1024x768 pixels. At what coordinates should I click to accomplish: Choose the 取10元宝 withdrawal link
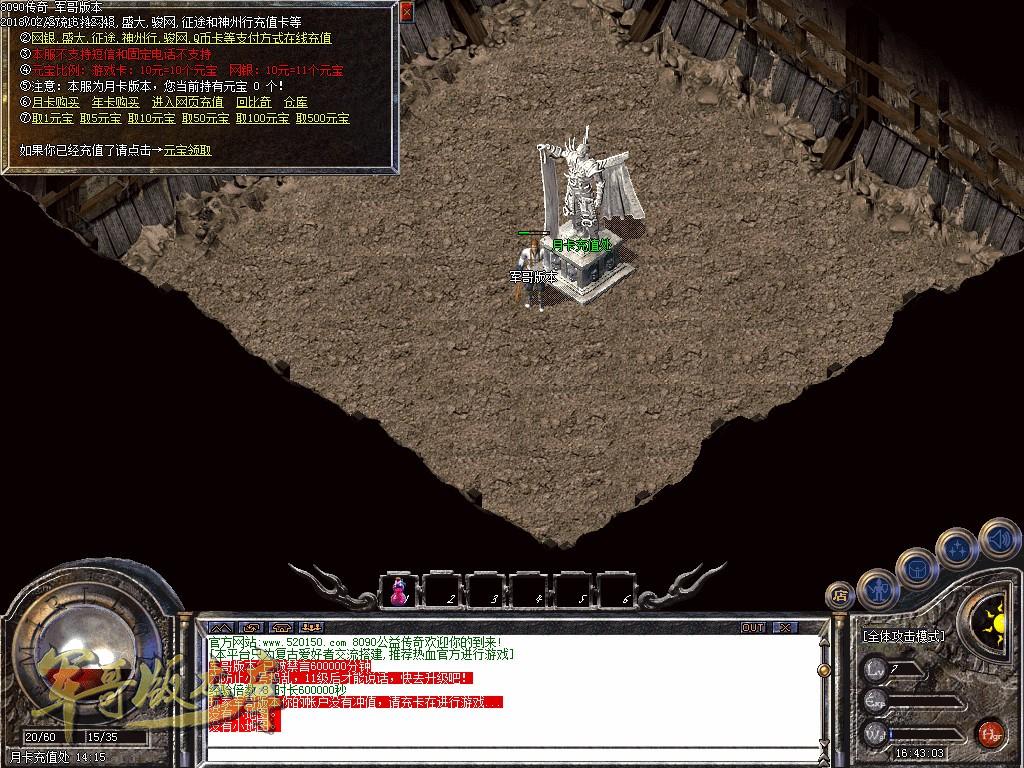click(153, 118)
